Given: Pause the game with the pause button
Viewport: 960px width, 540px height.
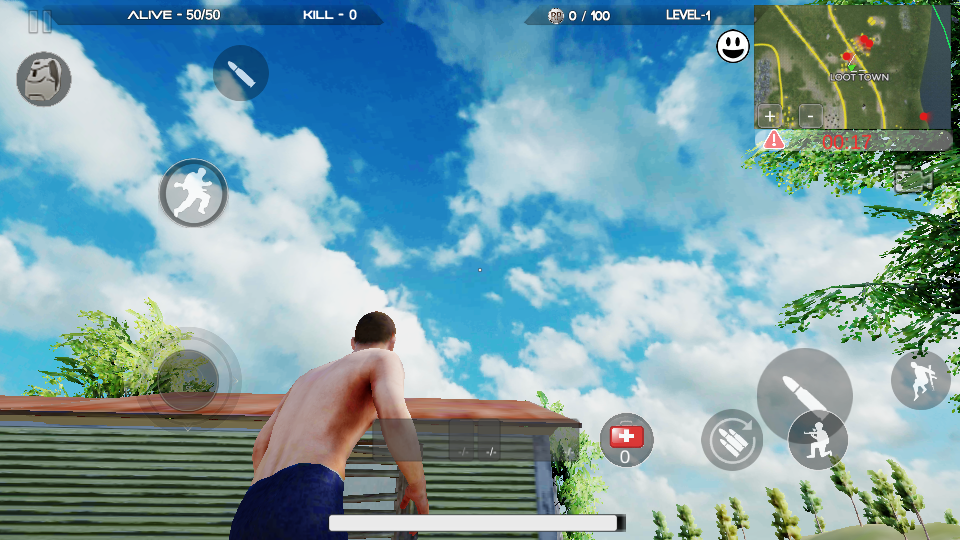Looking at the screenshot, I should tap(40, 22).
